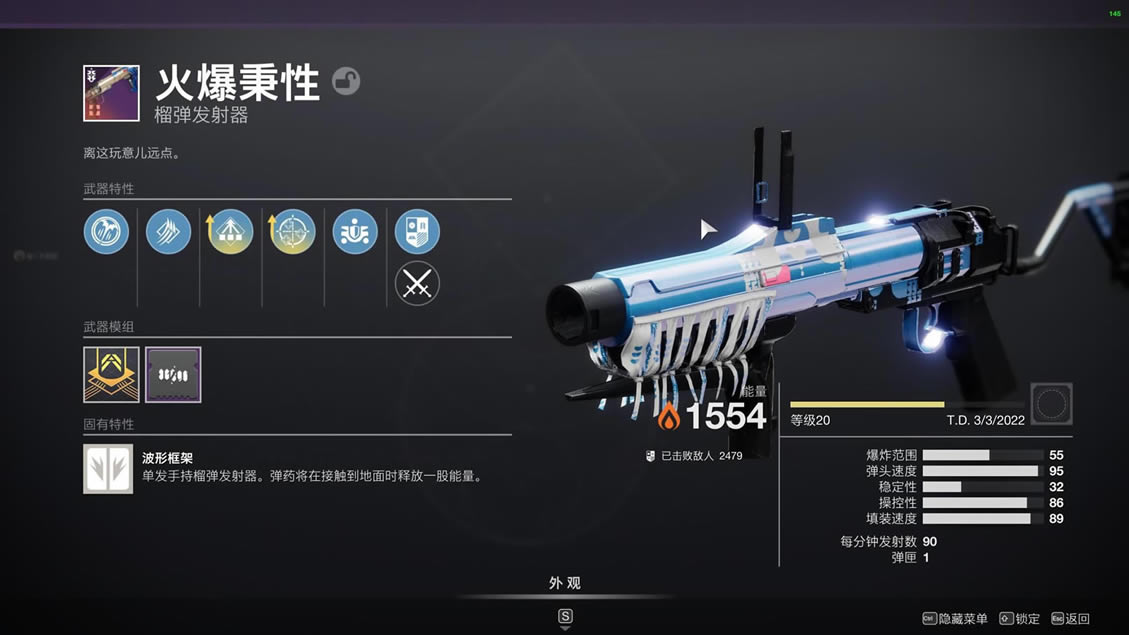Open the golden chevron weapon mod slot
Screen dimensions: 1129x635
coord(111,375)
